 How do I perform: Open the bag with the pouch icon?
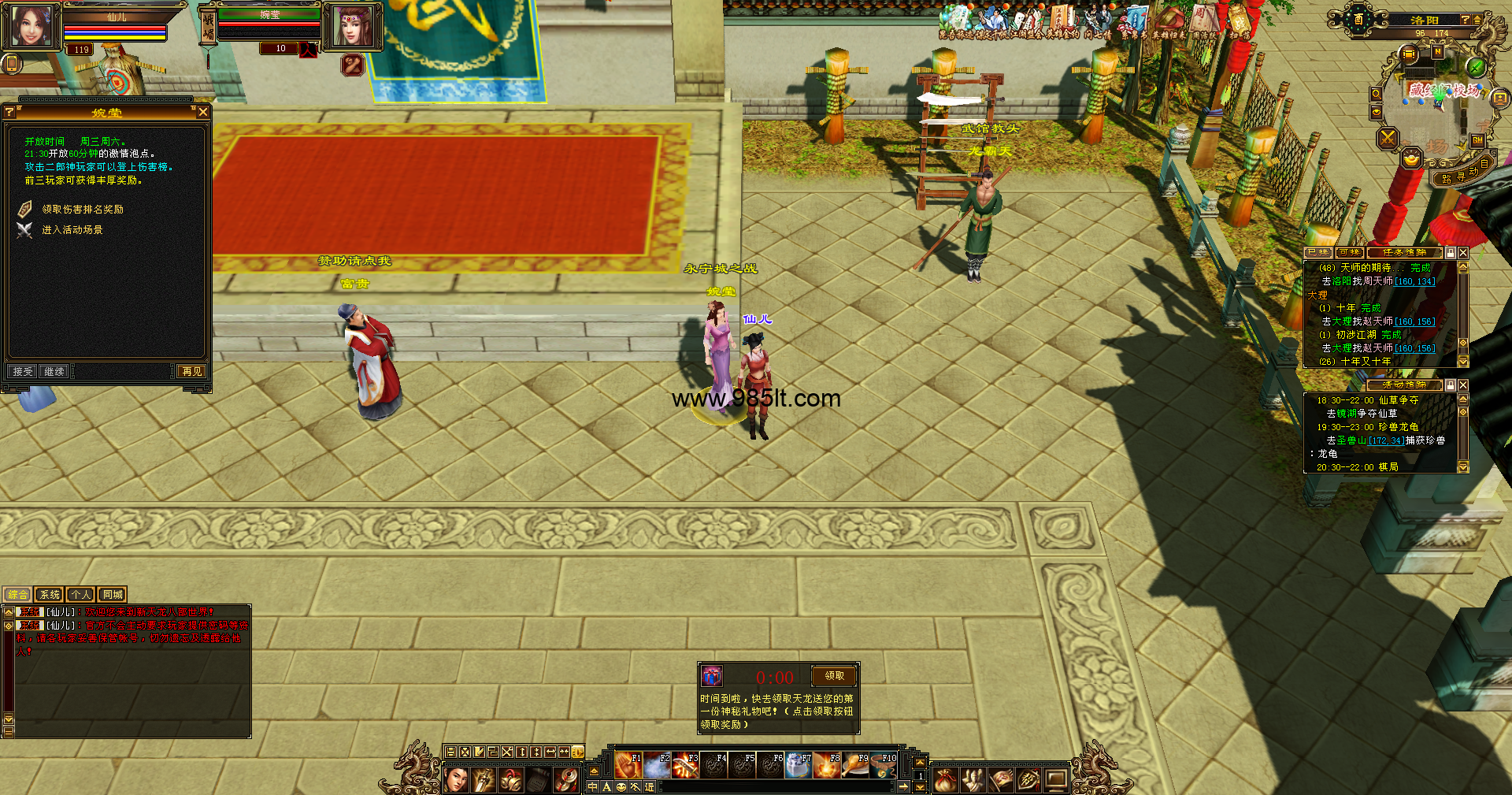(x=945, y=780)
